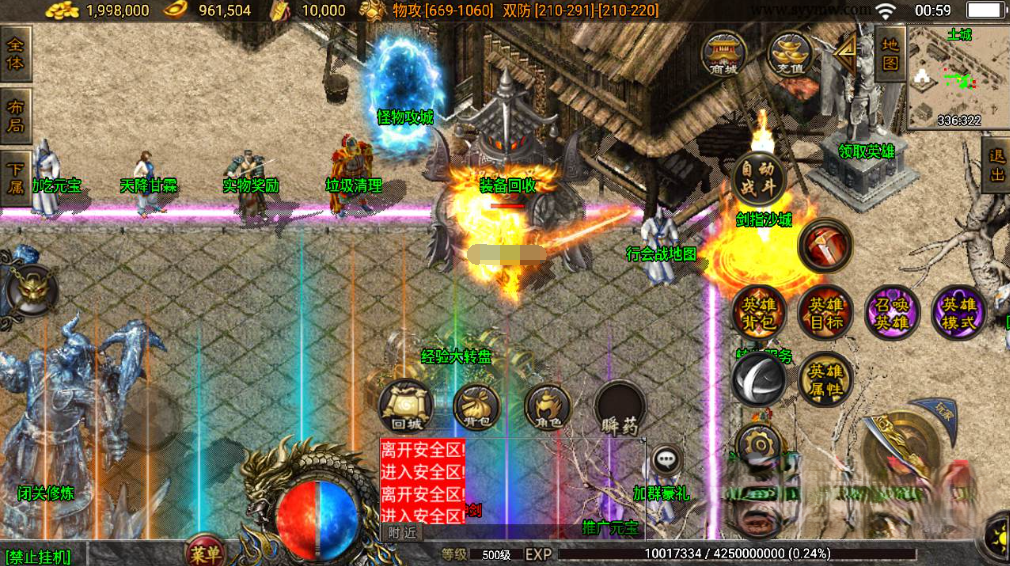This screenshot has height=566, width=1010.
Task: Toggle 自动战斗 auto-battle
Action: coord(758,177)
